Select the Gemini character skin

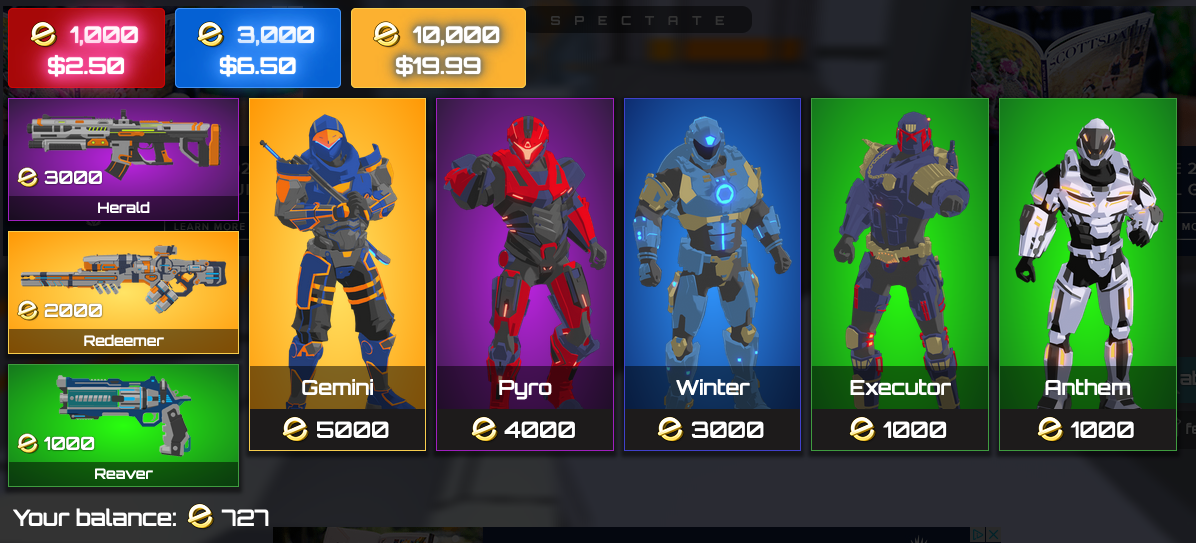click(x=337, y=274)
